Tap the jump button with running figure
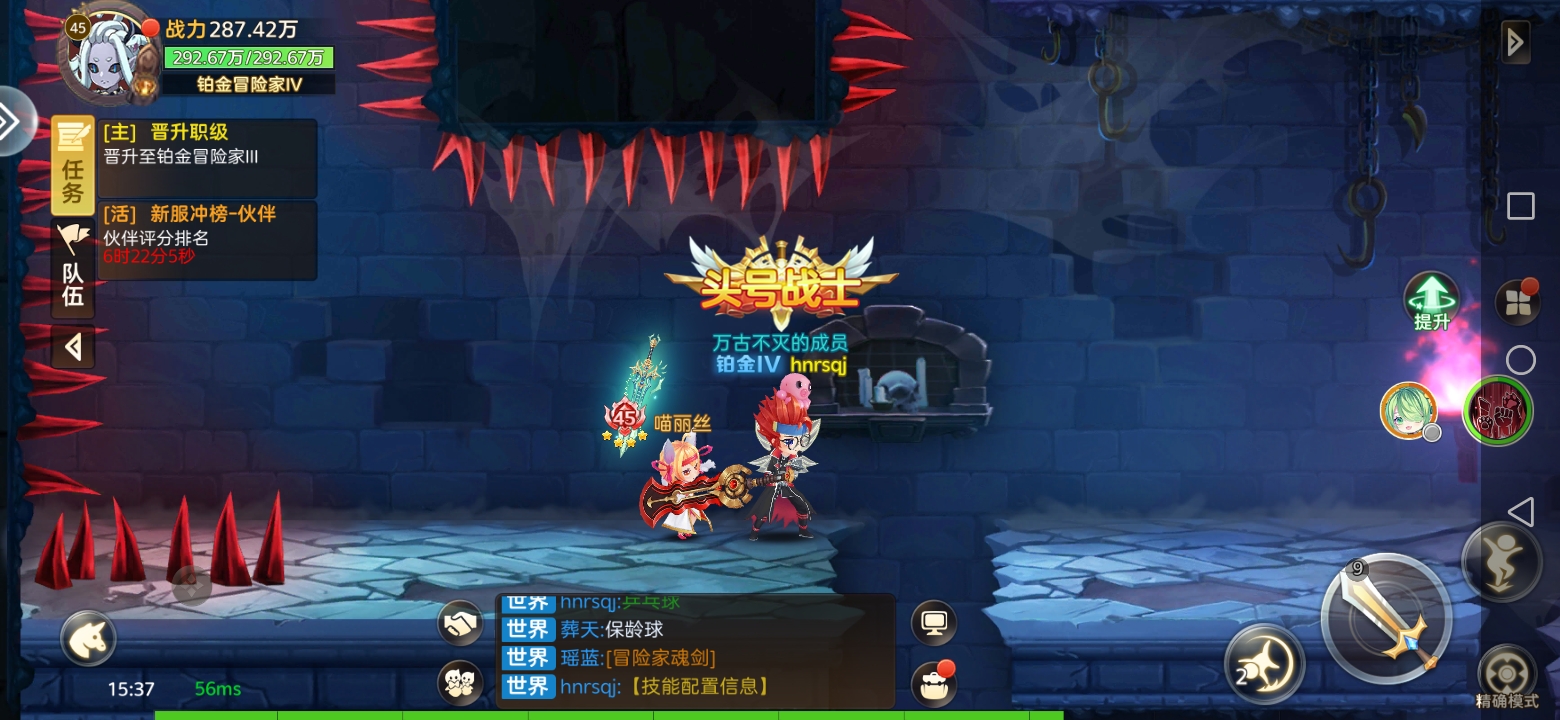 pos(1501,561)
